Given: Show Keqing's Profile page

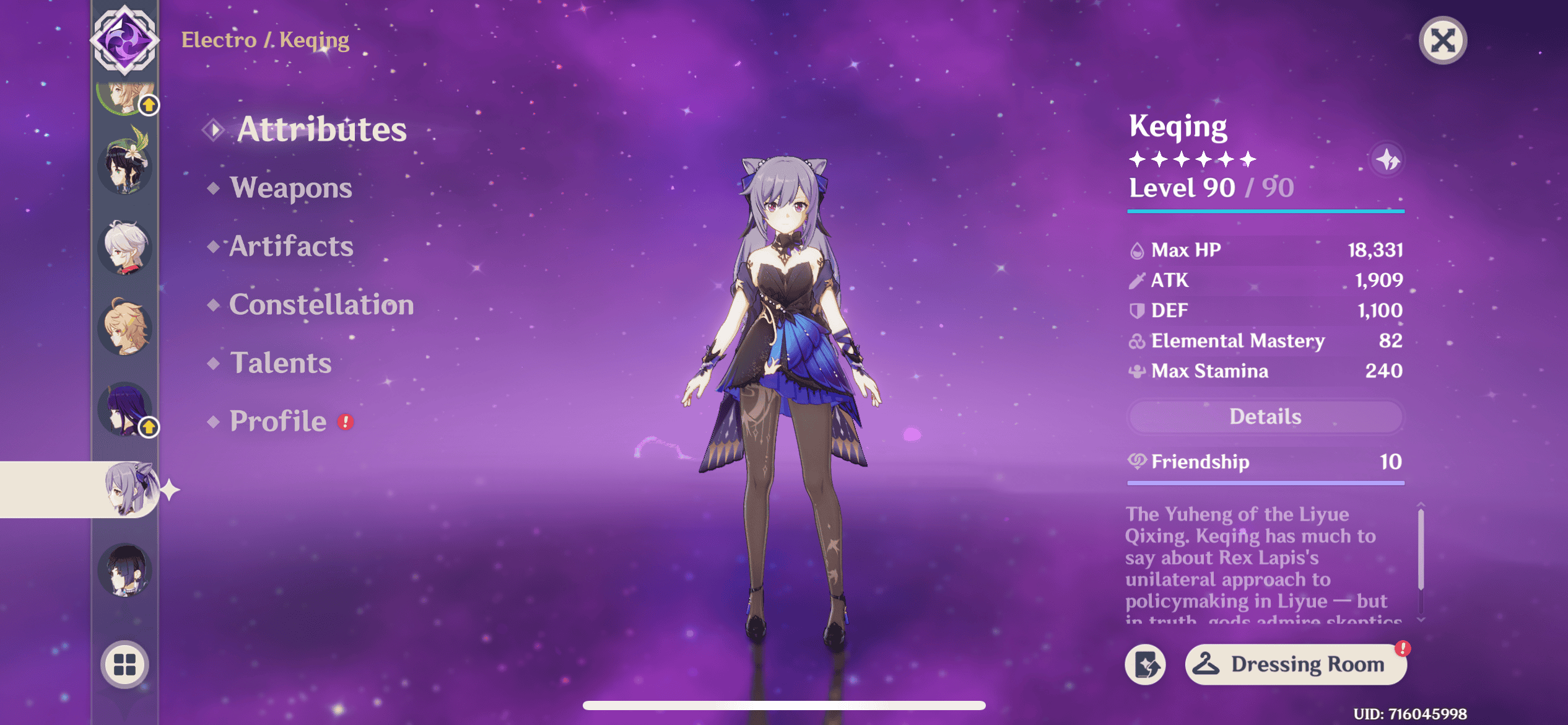Looking at the screenshot, I should pyautogui.click(x=278, y=421).
